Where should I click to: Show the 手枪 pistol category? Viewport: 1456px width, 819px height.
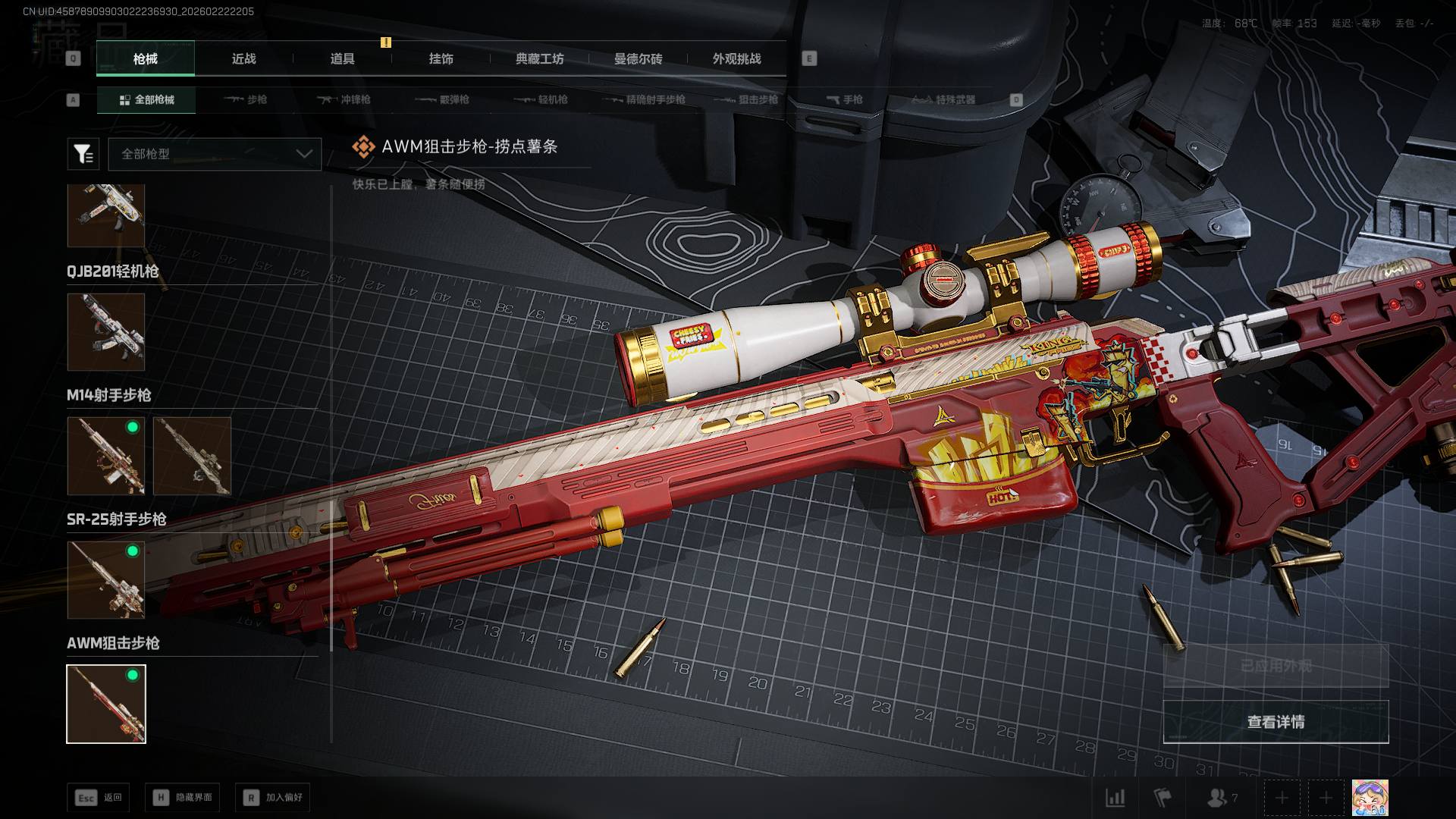point(844,100)
